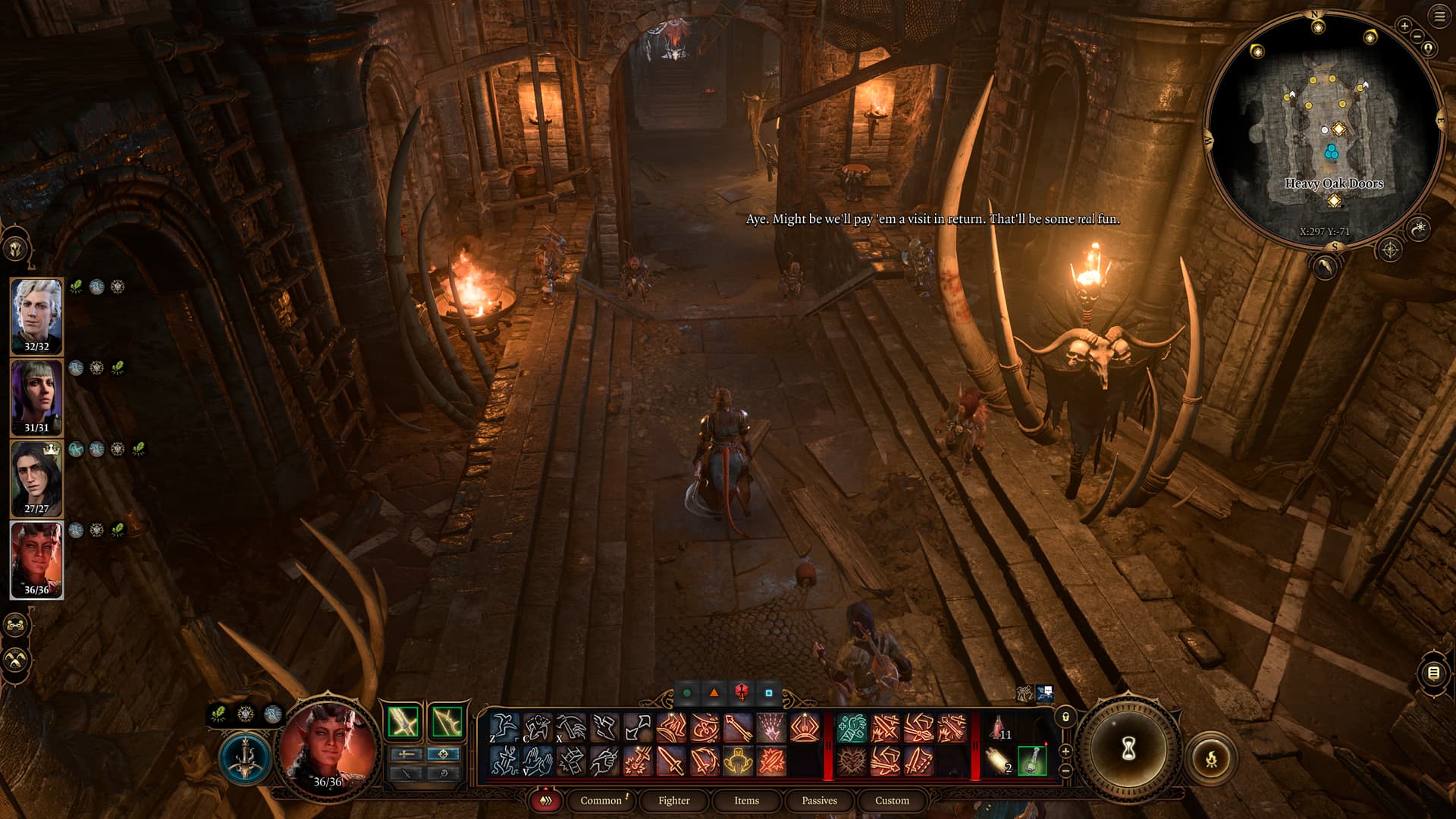Toggle the hotbar lock padlock
Viewport: 1456px width, 819px height.
(1065, 717)
